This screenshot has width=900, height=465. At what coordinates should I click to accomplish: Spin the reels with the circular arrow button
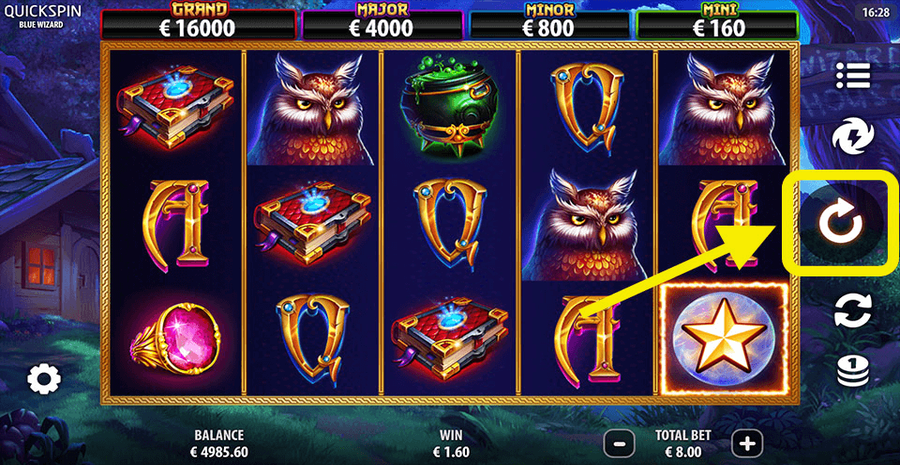coord(838,224)
